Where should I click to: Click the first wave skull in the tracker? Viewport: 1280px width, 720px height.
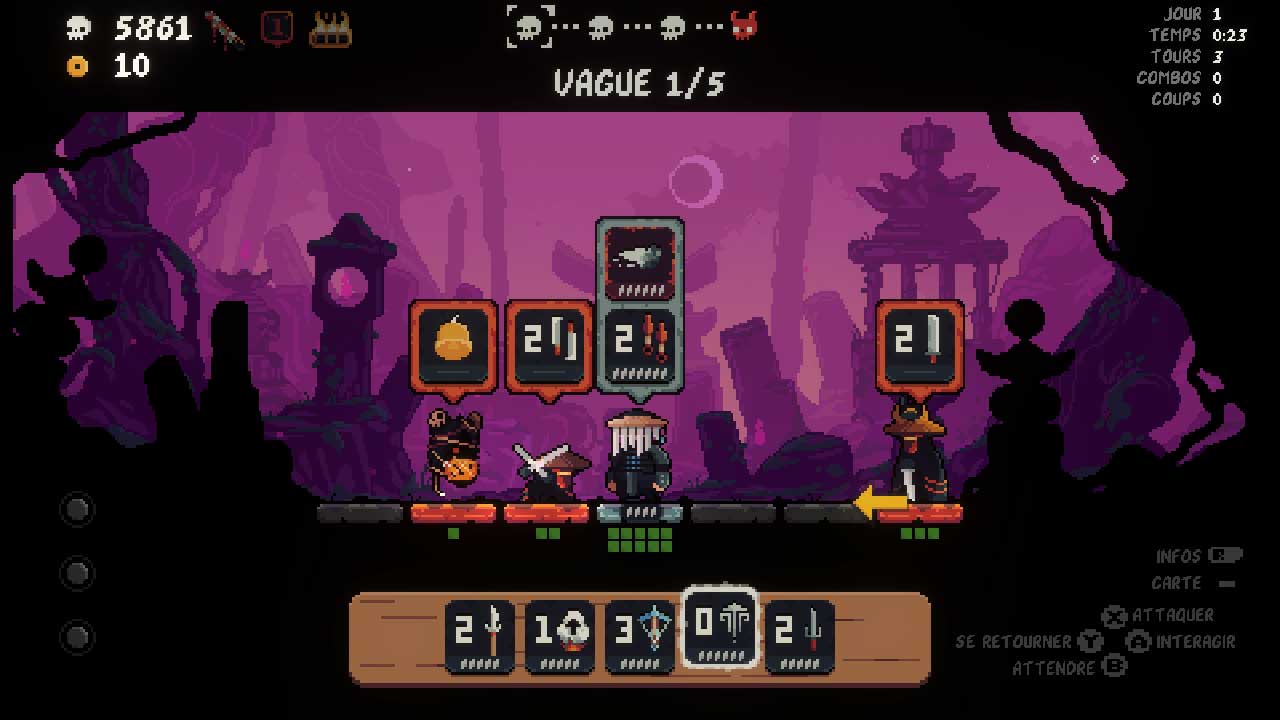tap(529, 28)
